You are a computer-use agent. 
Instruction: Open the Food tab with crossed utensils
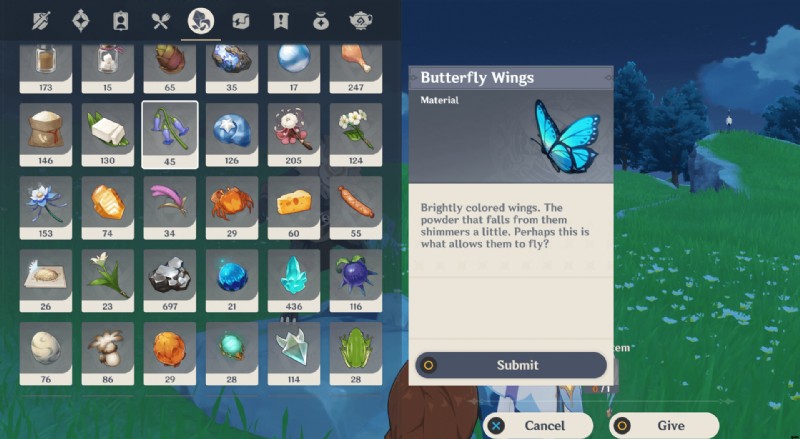(x=160, y=21)
